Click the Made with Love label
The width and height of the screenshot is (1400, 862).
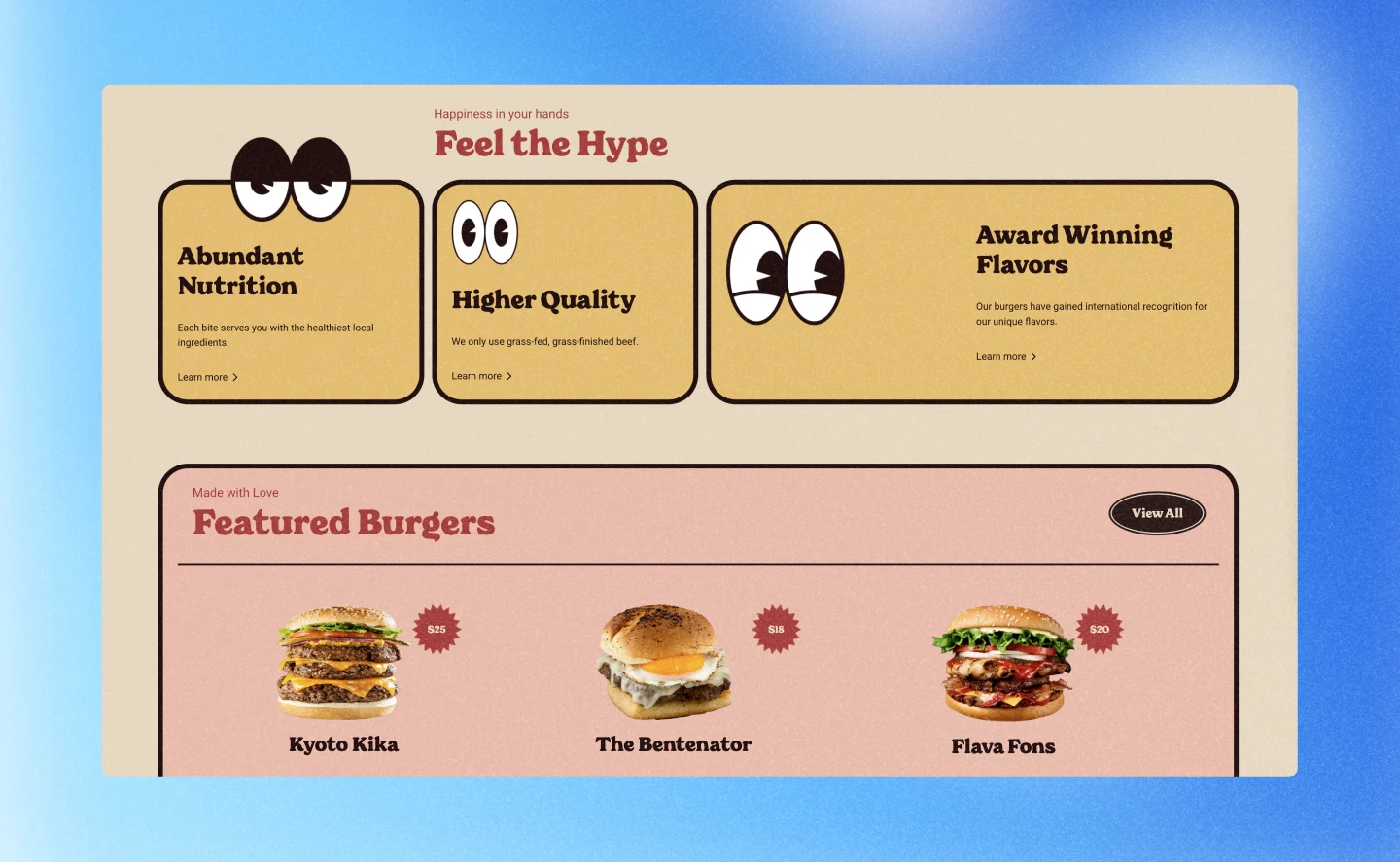click(x=235, y=493)
